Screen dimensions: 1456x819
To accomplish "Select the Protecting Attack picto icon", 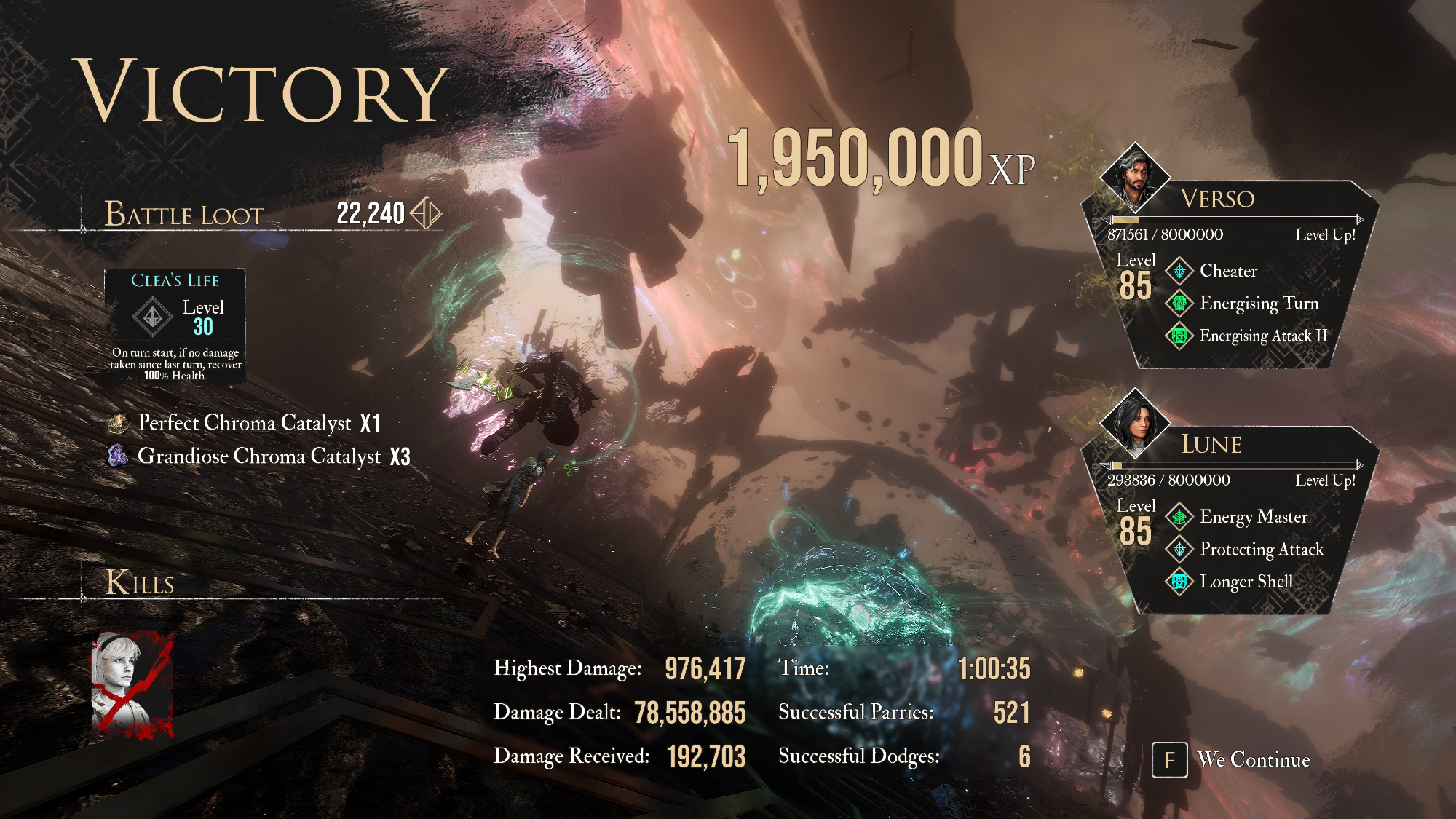I will (1179, 549).
